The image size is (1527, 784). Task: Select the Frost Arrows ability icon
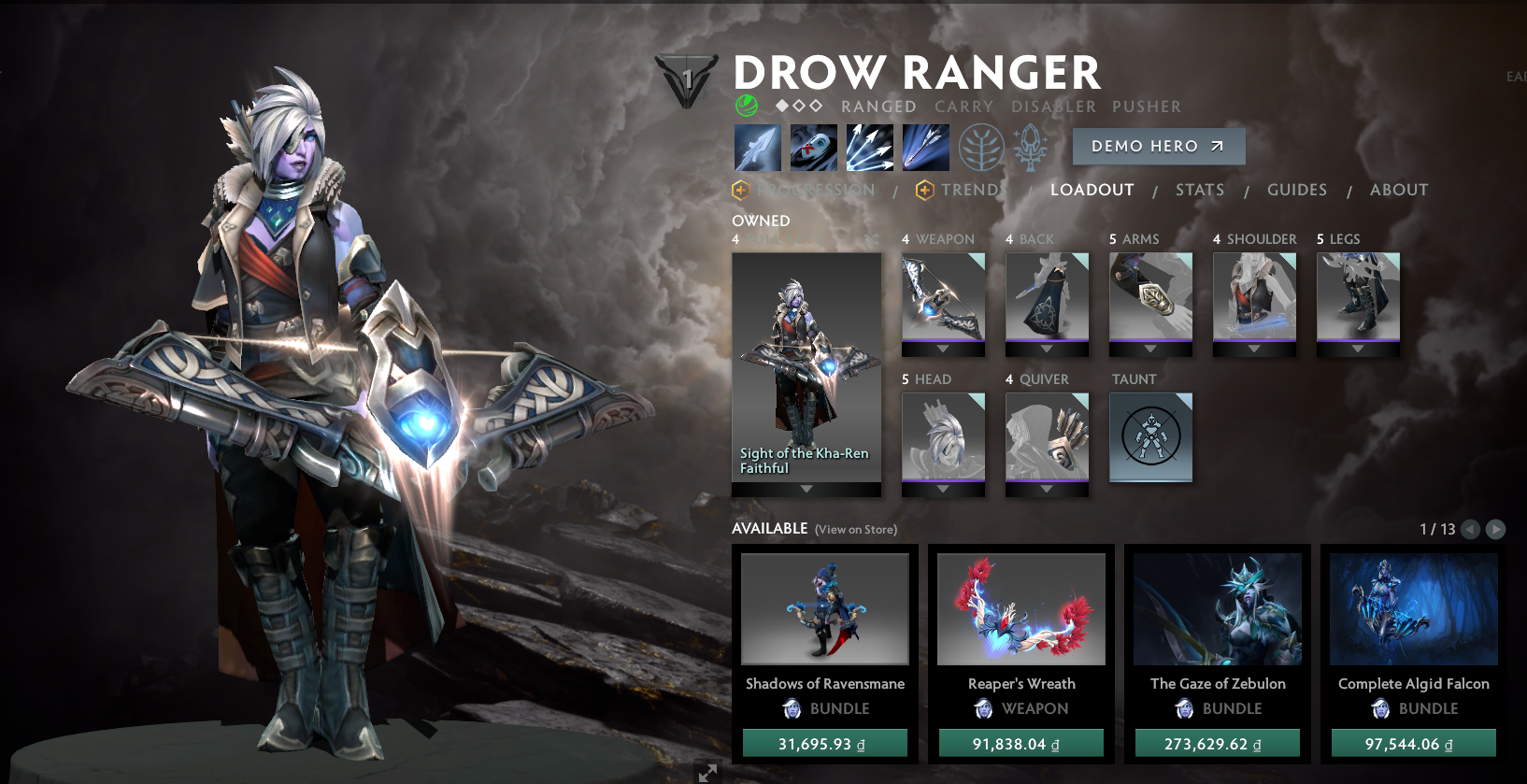(x=757, y=147)
